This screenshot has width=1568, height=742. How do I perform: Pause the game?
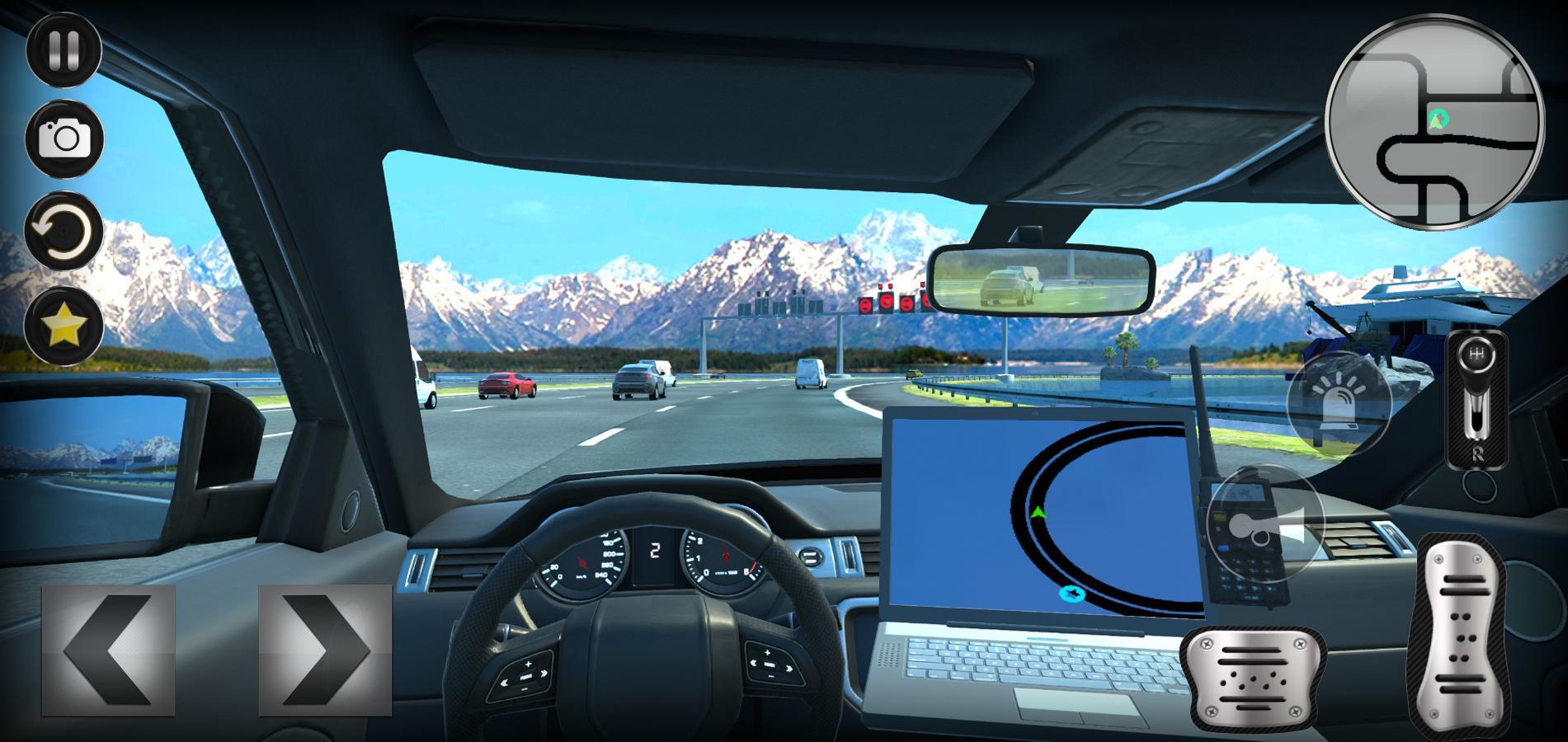click(x=64, y=48)
